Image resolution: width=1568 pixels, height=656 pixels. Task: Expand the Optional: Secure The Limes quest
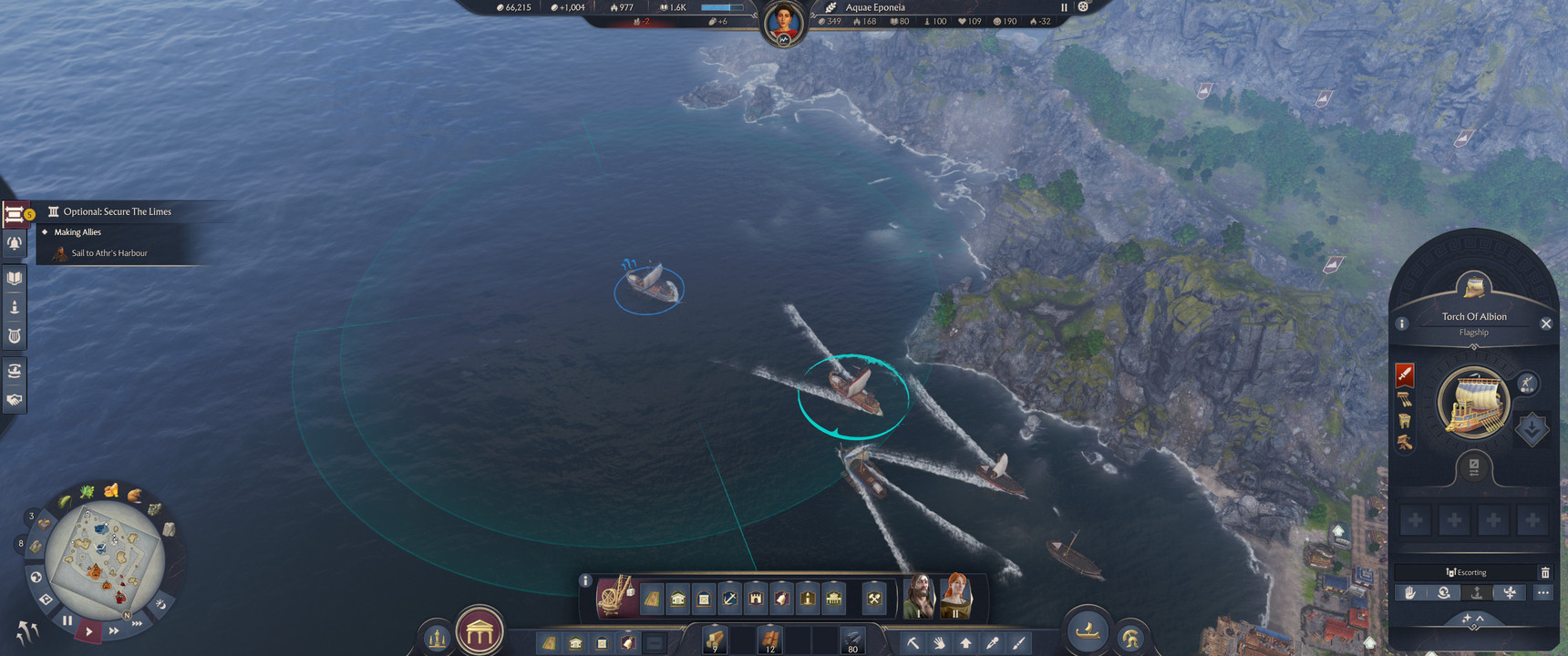pos(117,211)
